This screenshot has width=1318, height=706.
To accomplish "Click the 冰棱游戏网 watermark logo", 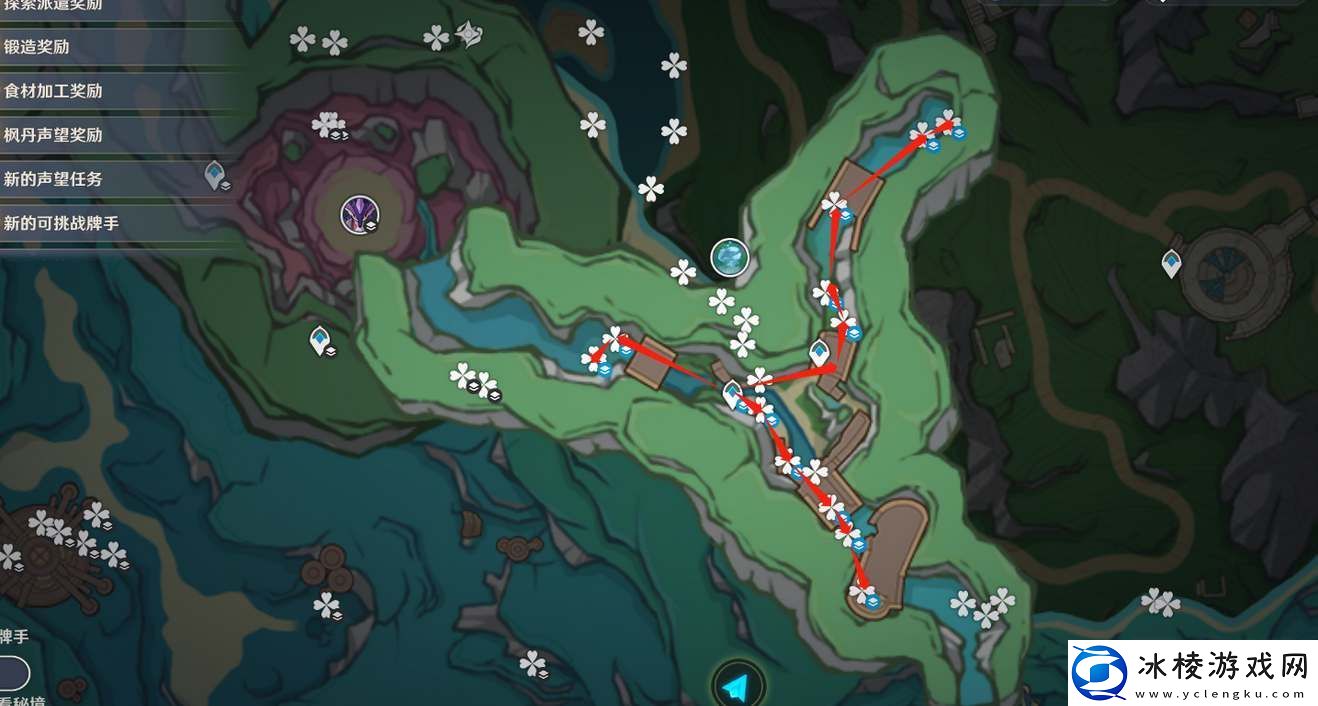I will tap(1190, 671).
